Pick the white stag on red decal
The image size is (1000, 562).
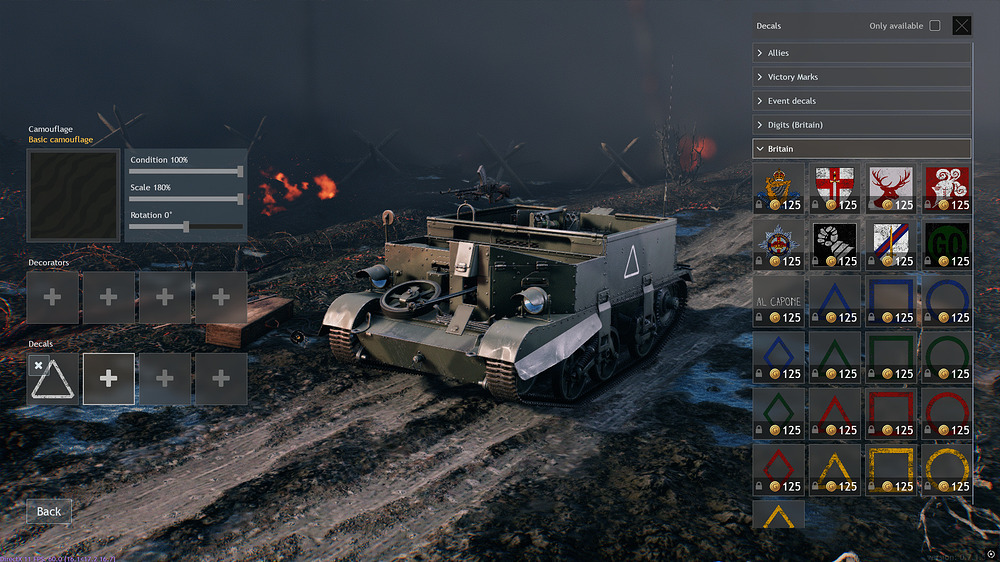(x=890, y=189)
